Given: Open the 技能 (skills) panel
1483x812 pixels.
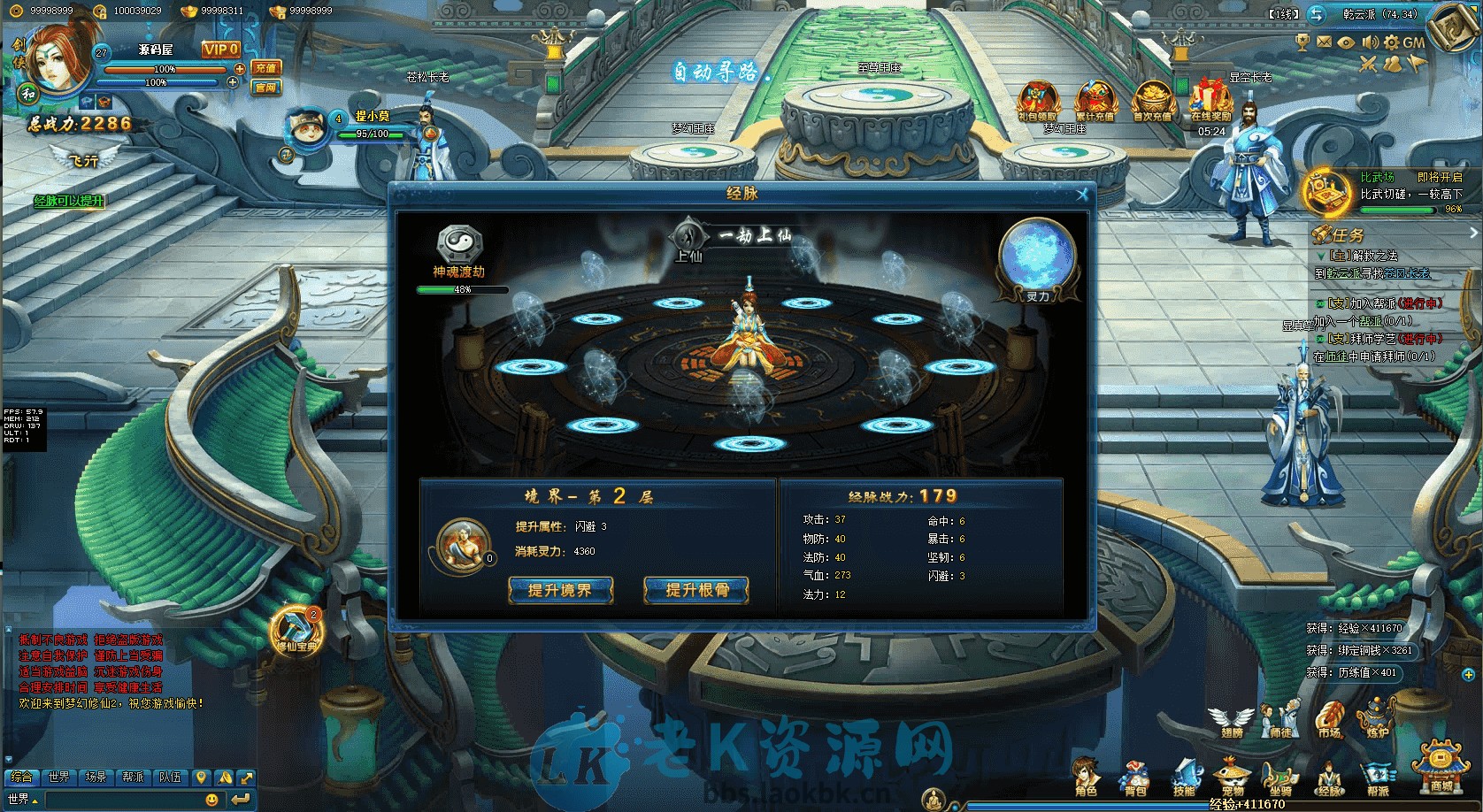Looking at the screenshot, I should 1187,772.
